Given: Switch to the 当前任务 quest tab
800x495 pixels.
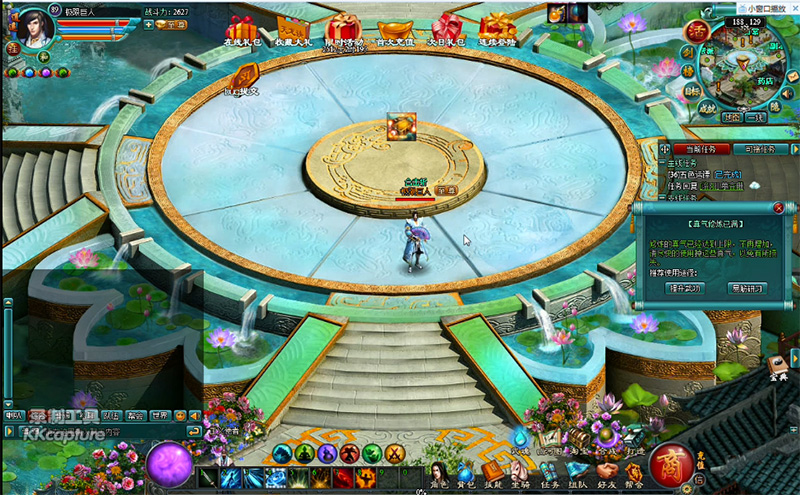Looking at the screenshot, I should [692, 149].
